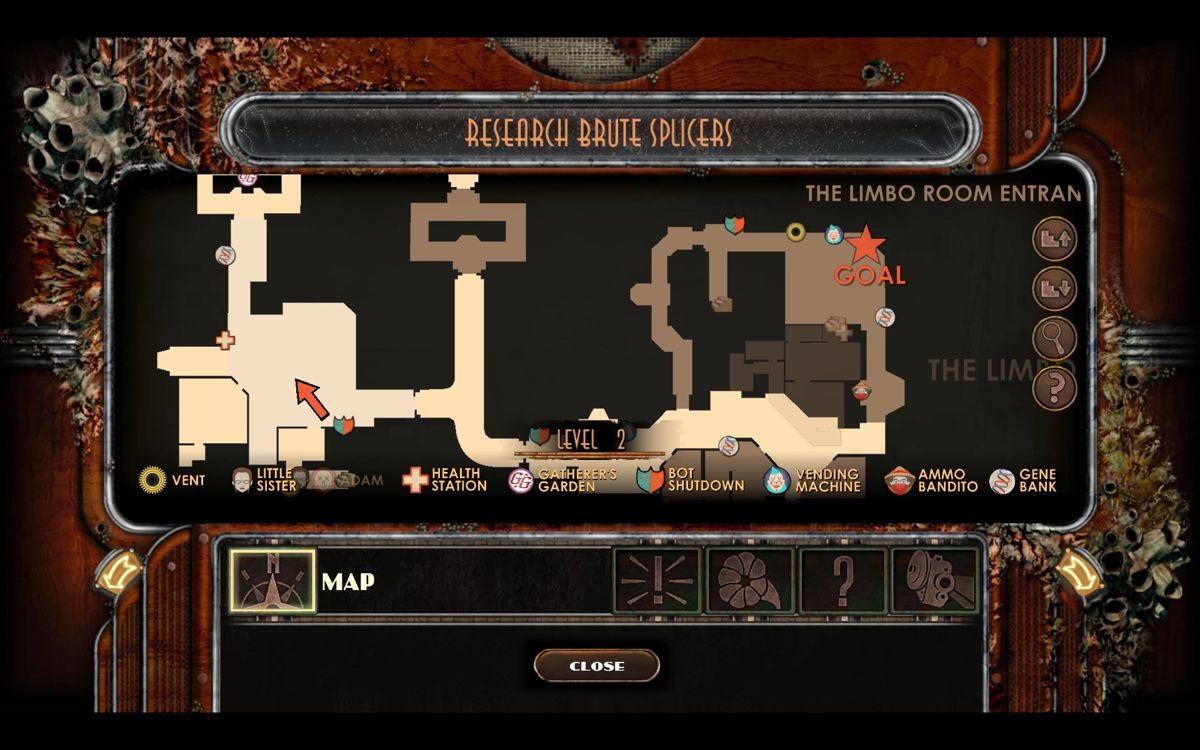Click the Vent legend entry
The image size is (1200, 750).
[172, 480]
